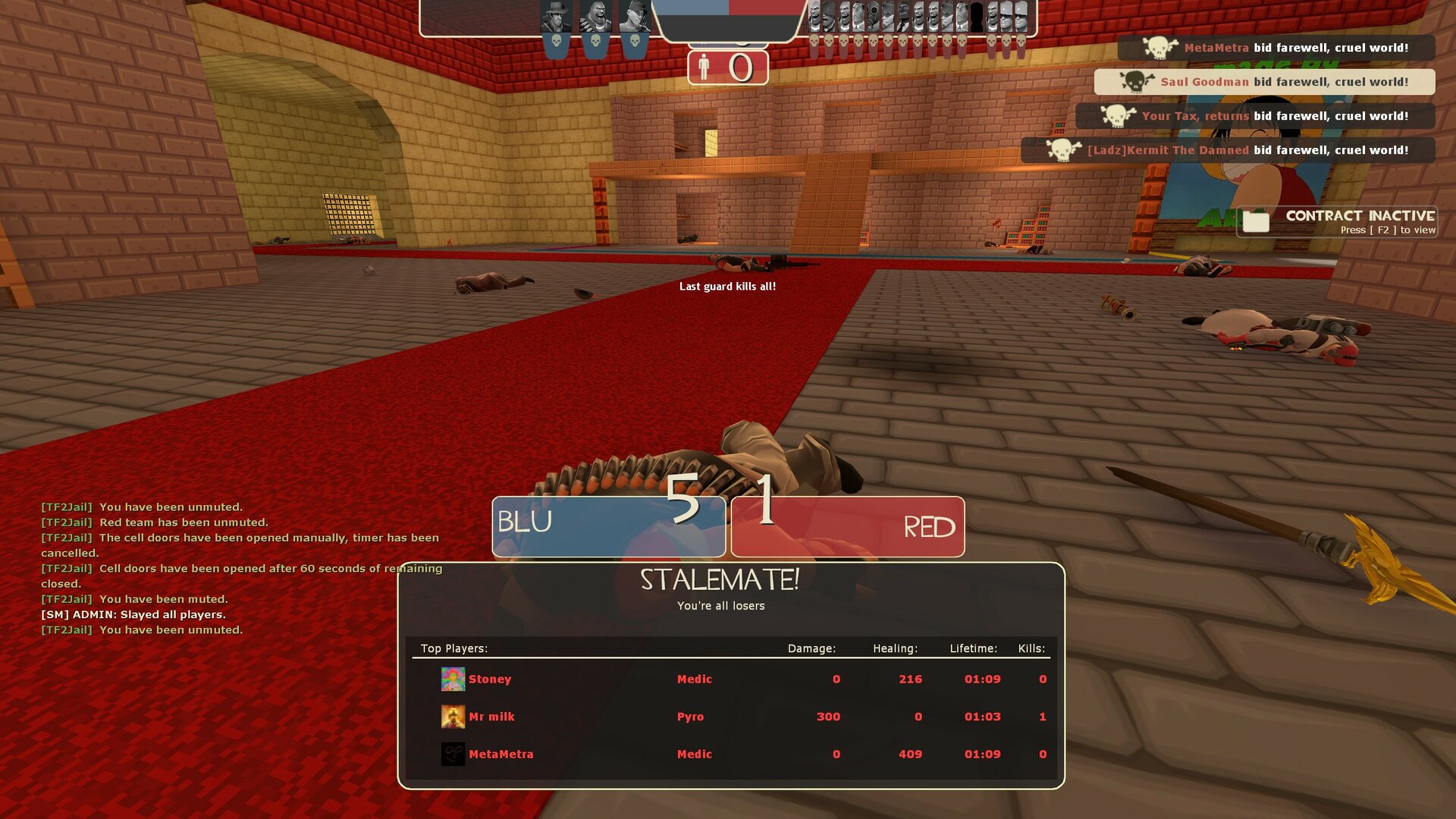Image resolution: width=1456 pixels, height=819 pixels.
Task: Click the Kermit The Damned kill notice
Action: coord(1228,150)
